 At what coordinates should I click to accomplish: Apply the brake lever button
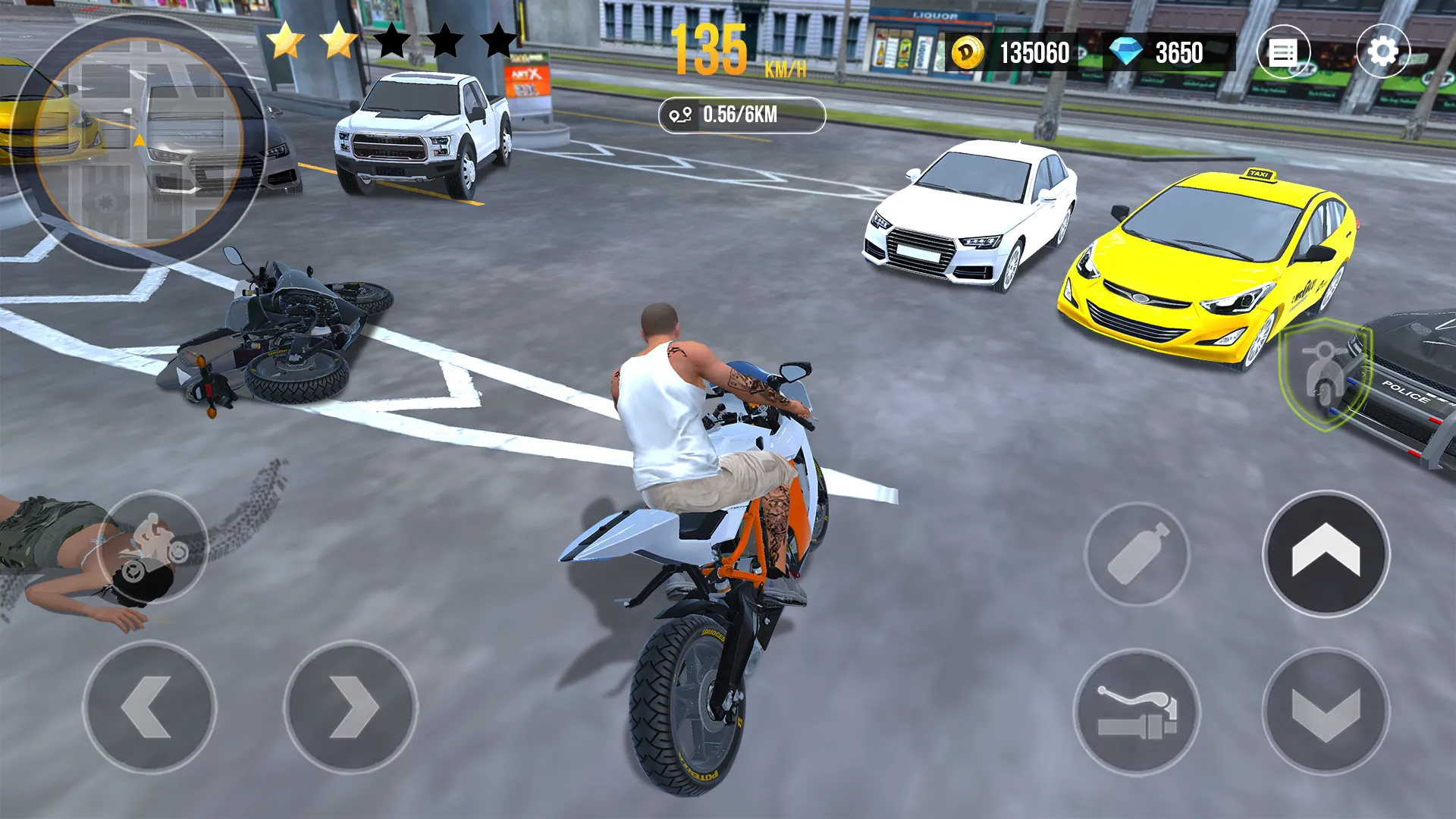point(1137,711)
